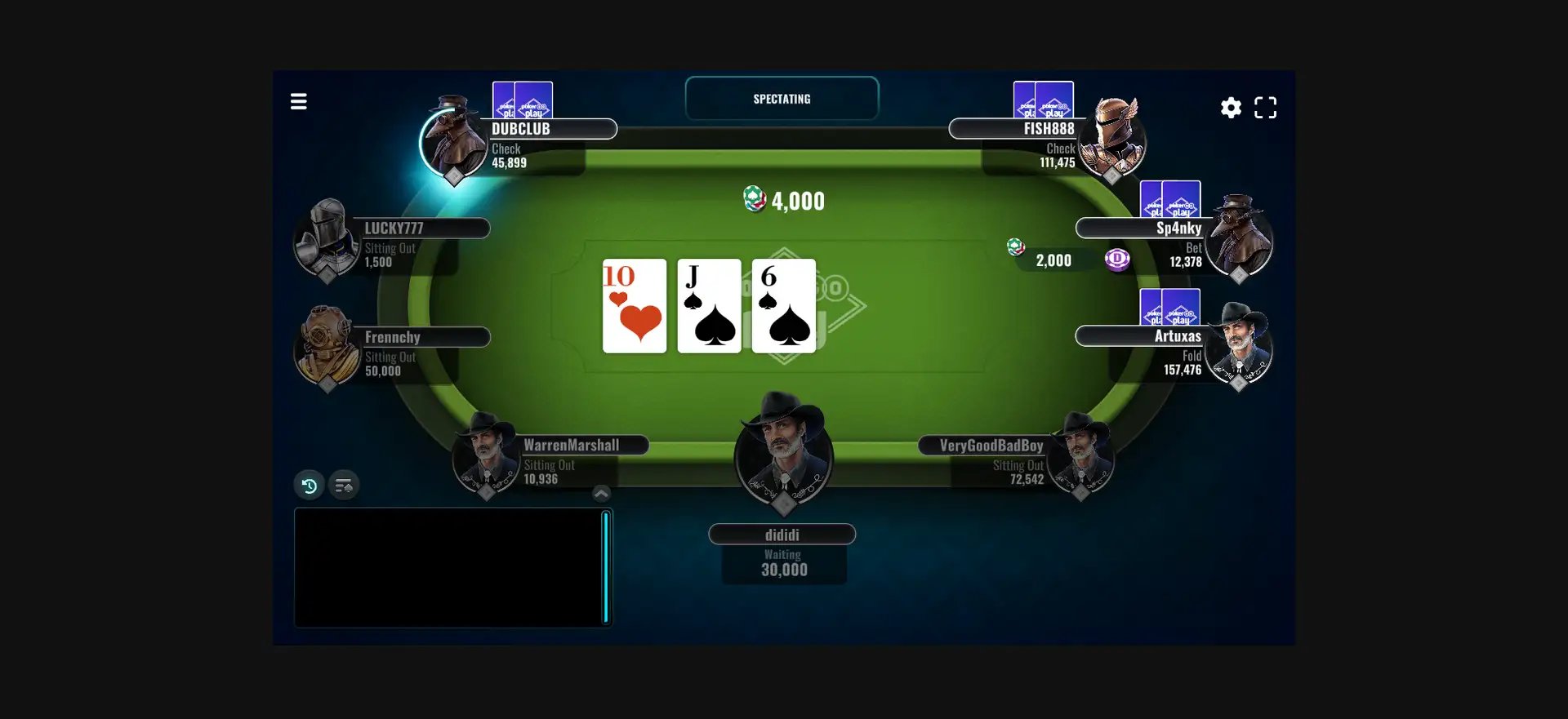Select player DUBCLUB's avatar
The height and width of the screenshot is (719, 1568).
tap(453, 140)
